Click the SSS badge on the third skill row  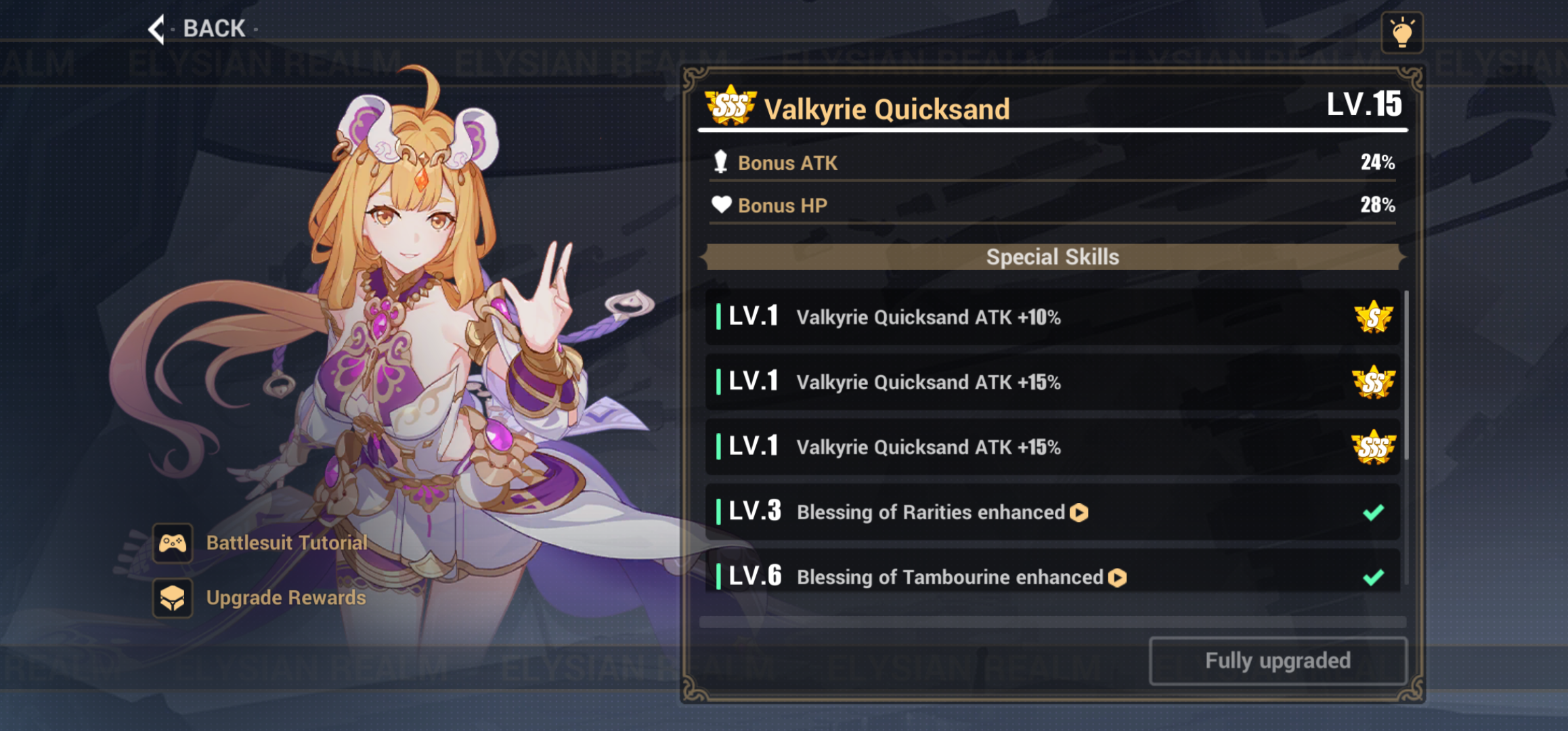[x=1374, y=447]
